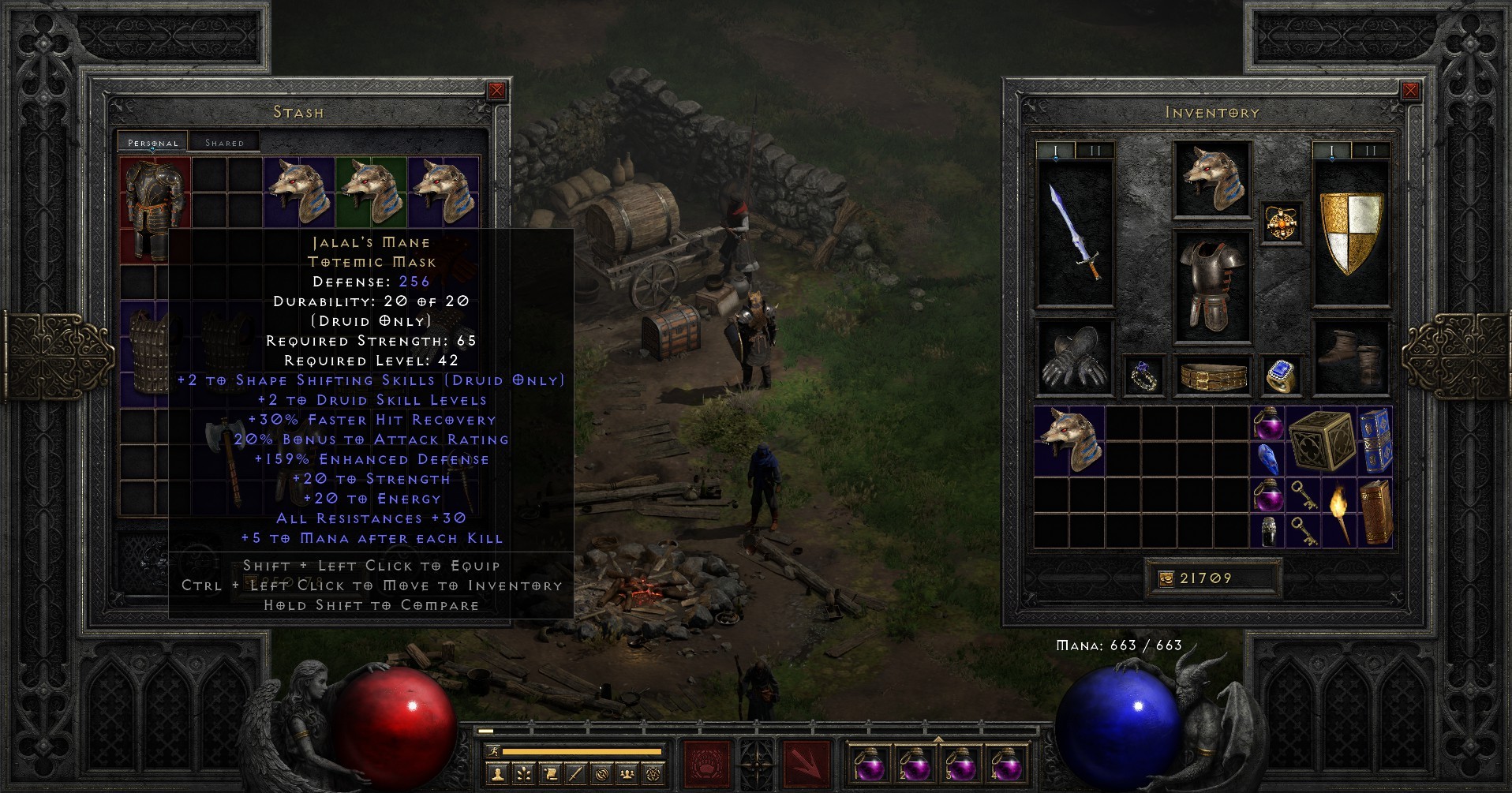Viewport: 1512px width, 793px height.
Task: Select the right red arrow skill button
Action: point(806,765)
